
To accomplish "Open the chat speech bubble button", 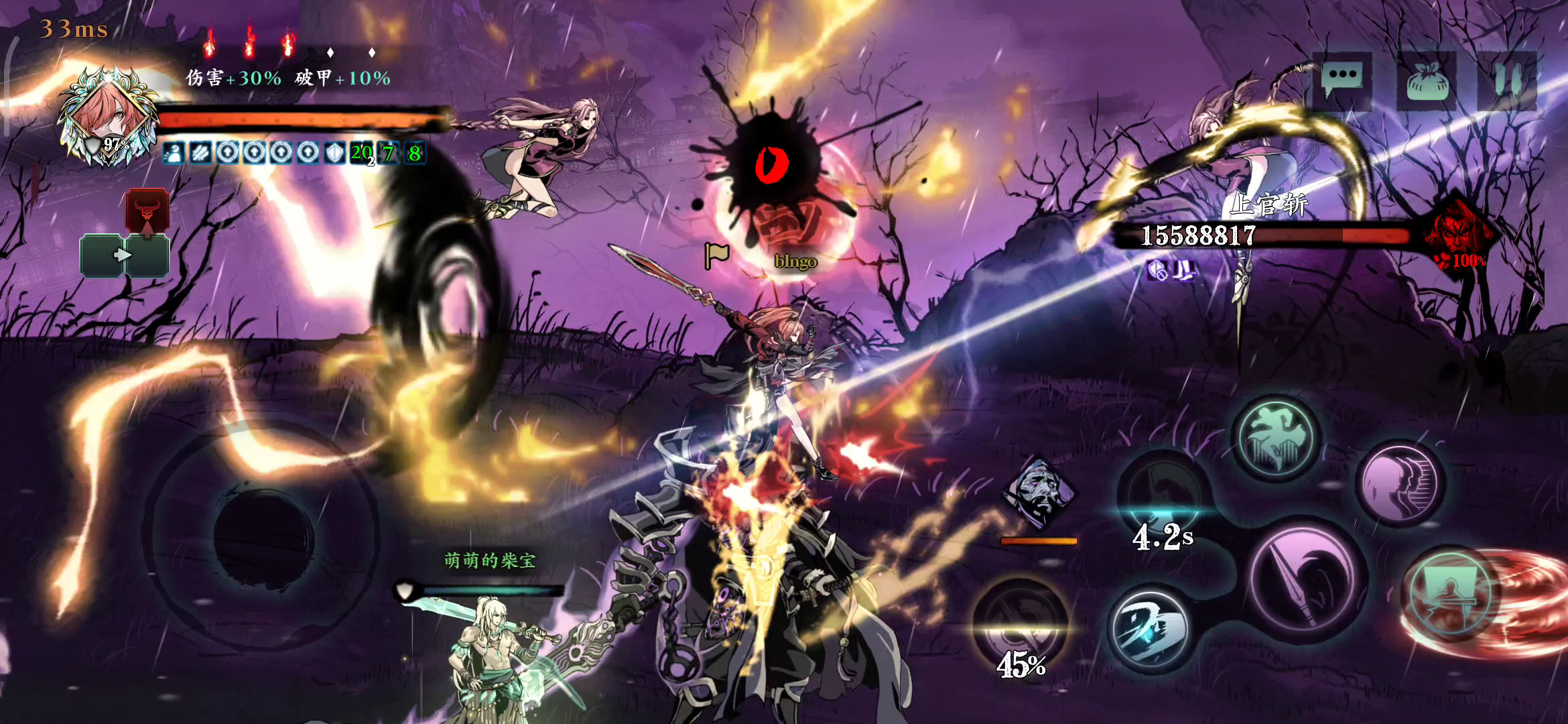I will click(x=1342, y=80).
